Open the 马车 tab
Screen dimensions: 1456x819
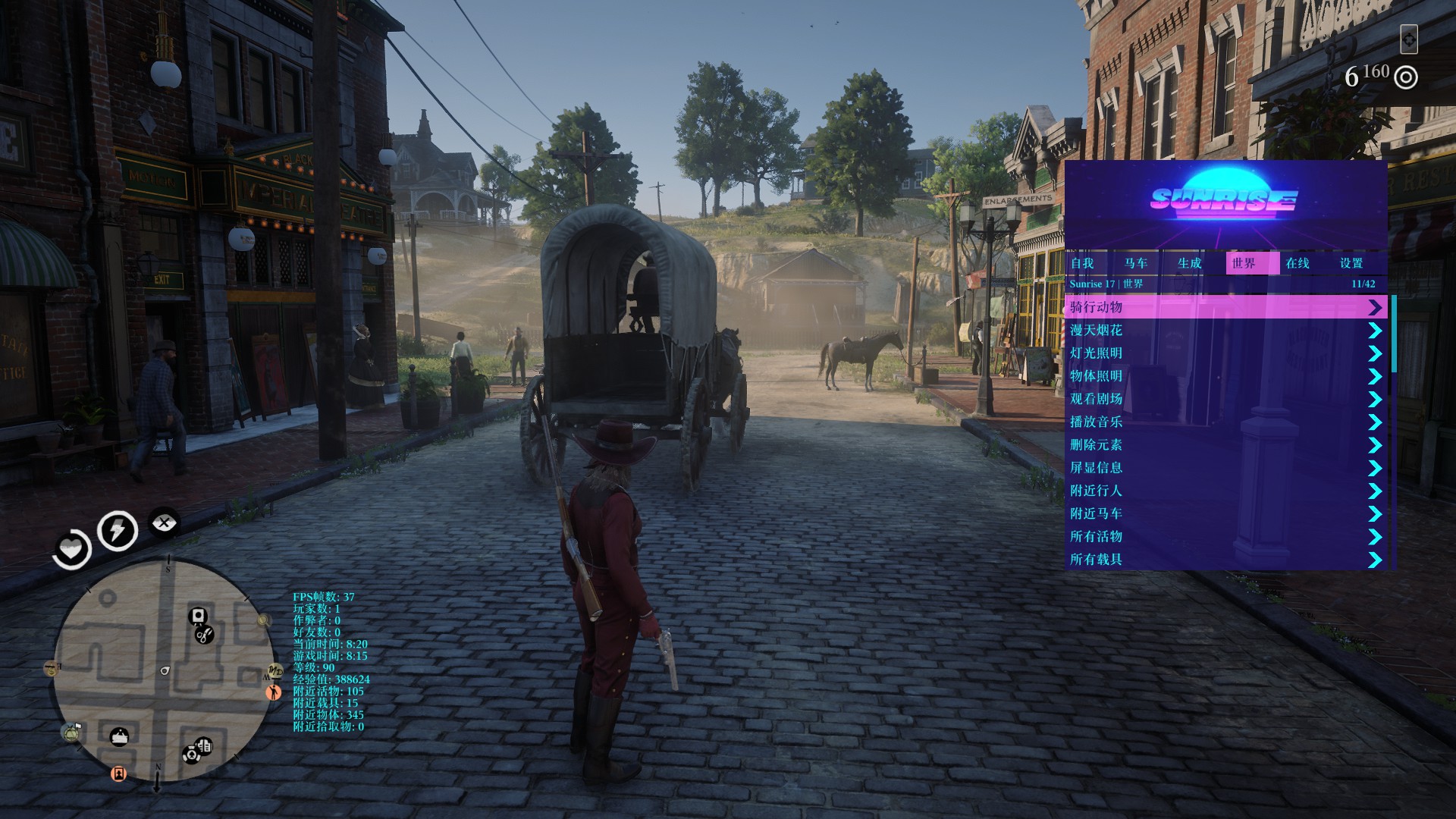pyautogui.click(x=1136, y=263)
